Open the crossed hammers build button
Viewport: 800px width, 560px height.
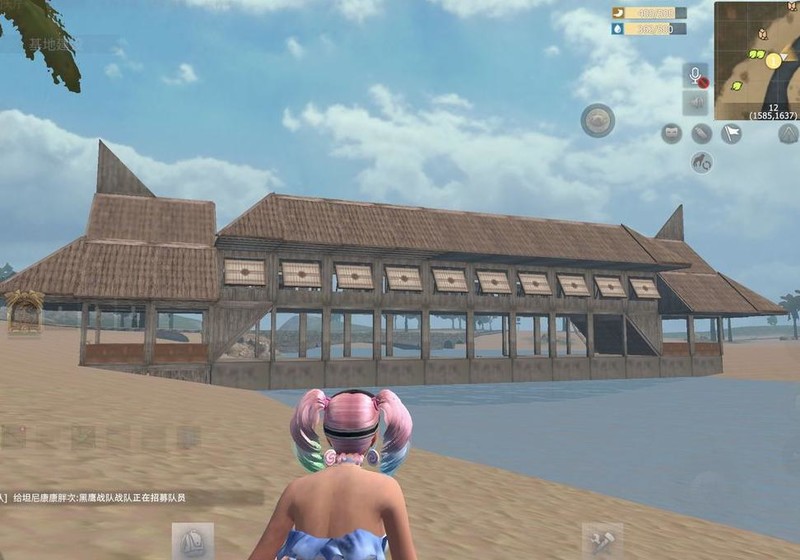pyautogui.click(x=602, y=541)
